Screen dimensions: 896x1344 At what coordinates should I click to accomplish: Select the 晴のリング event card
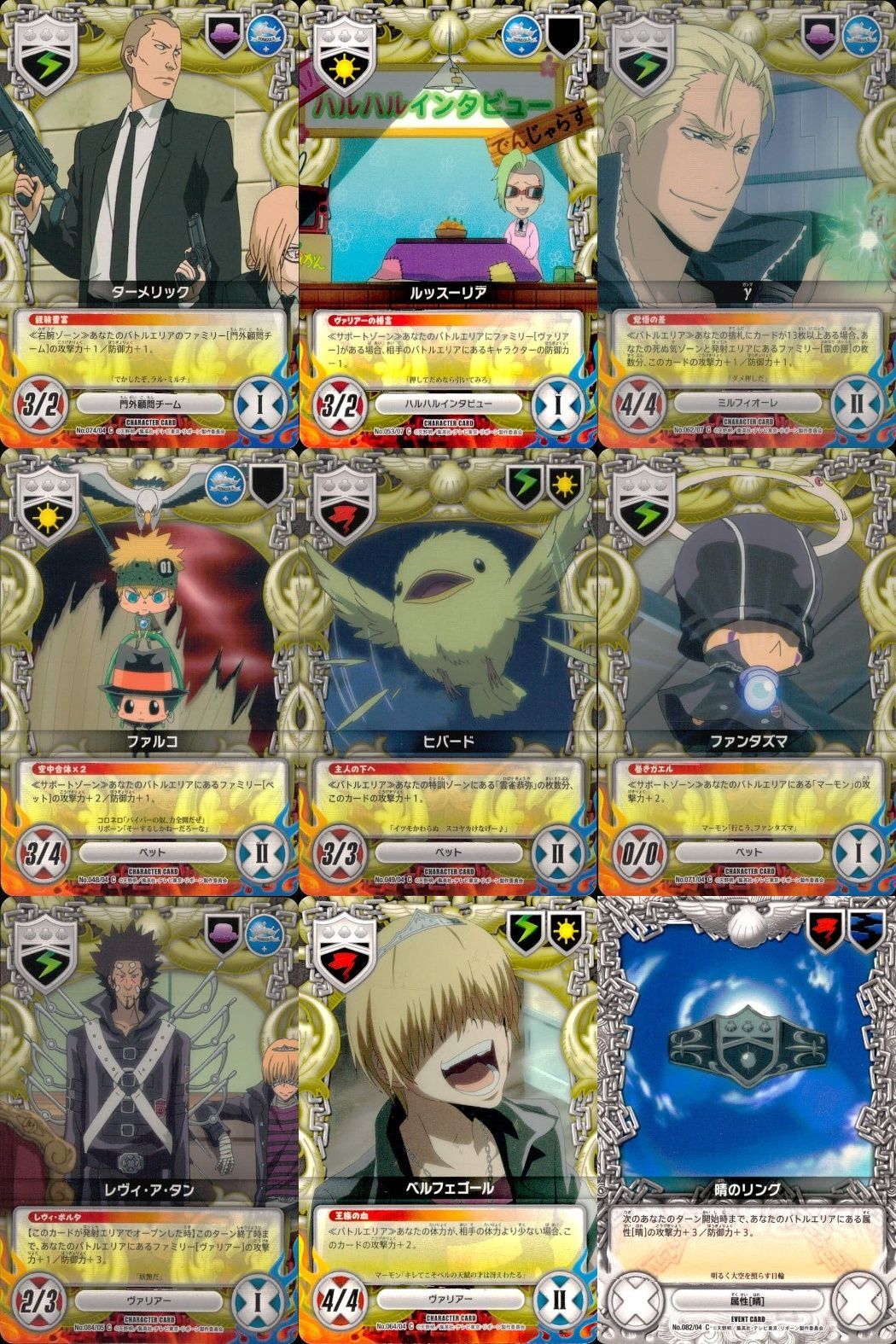coord(747,1120)
